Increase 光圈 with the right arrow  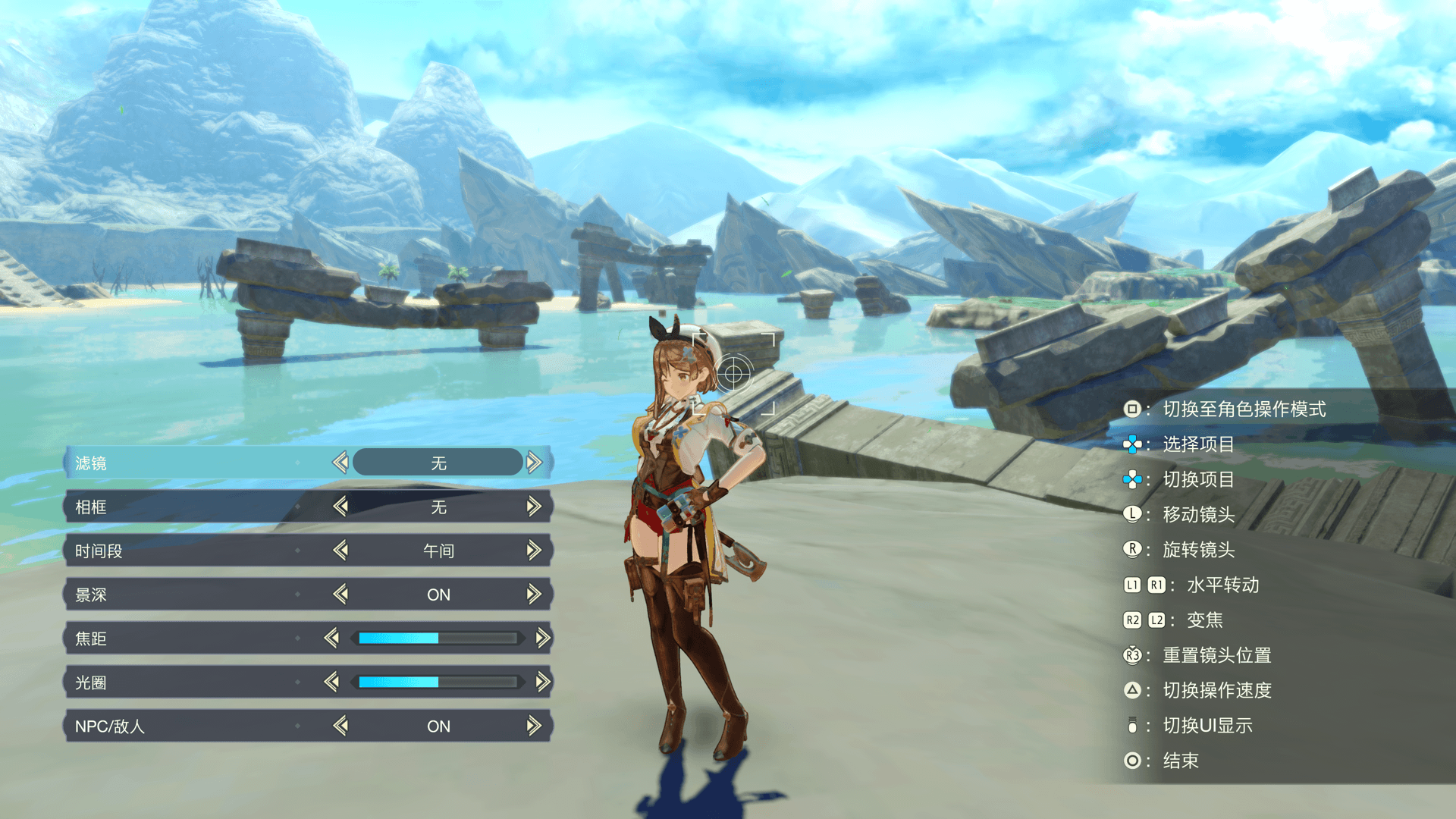point(543,682)
